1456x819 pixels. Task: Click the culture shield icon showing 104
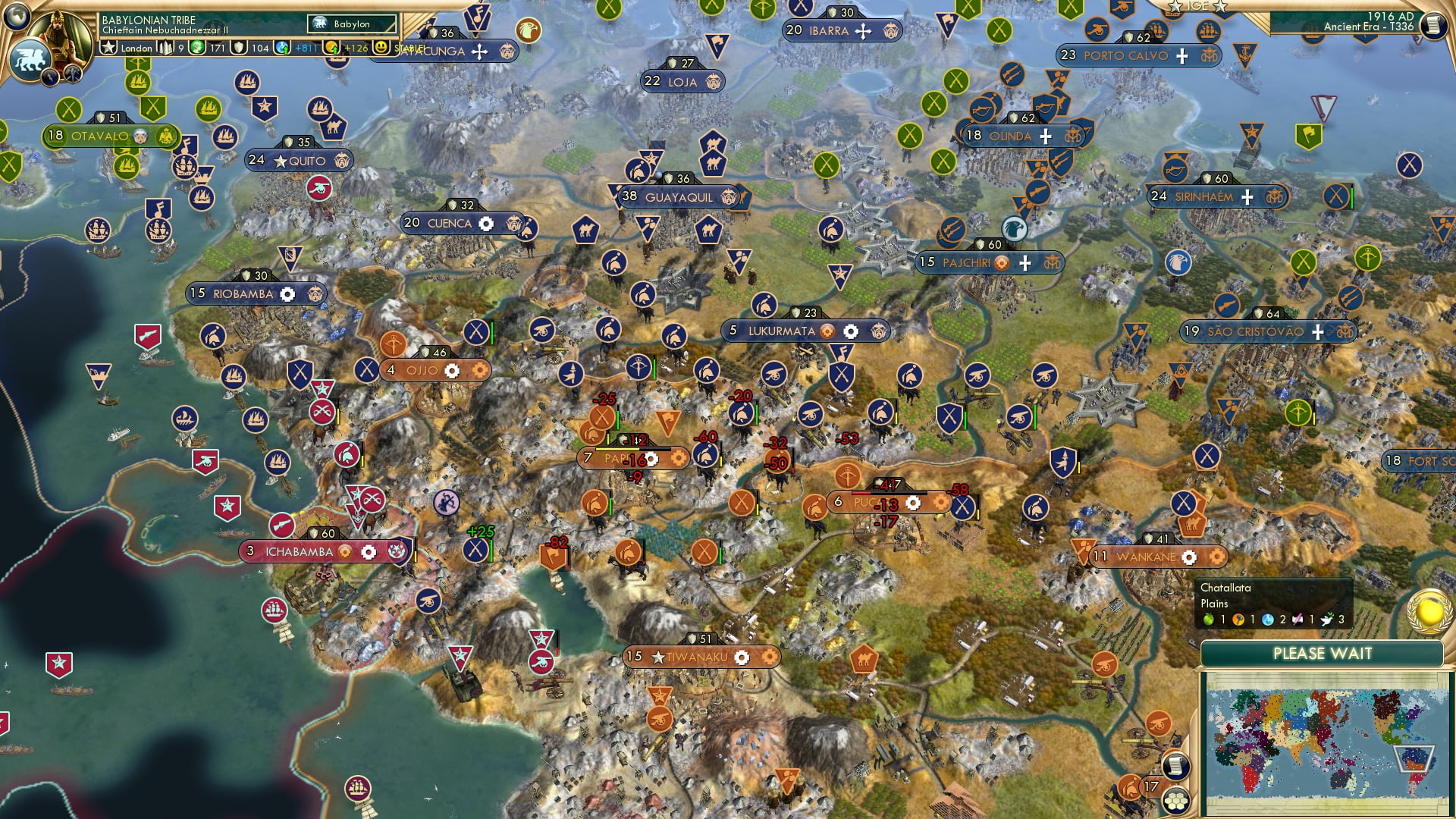coord(237,47)
